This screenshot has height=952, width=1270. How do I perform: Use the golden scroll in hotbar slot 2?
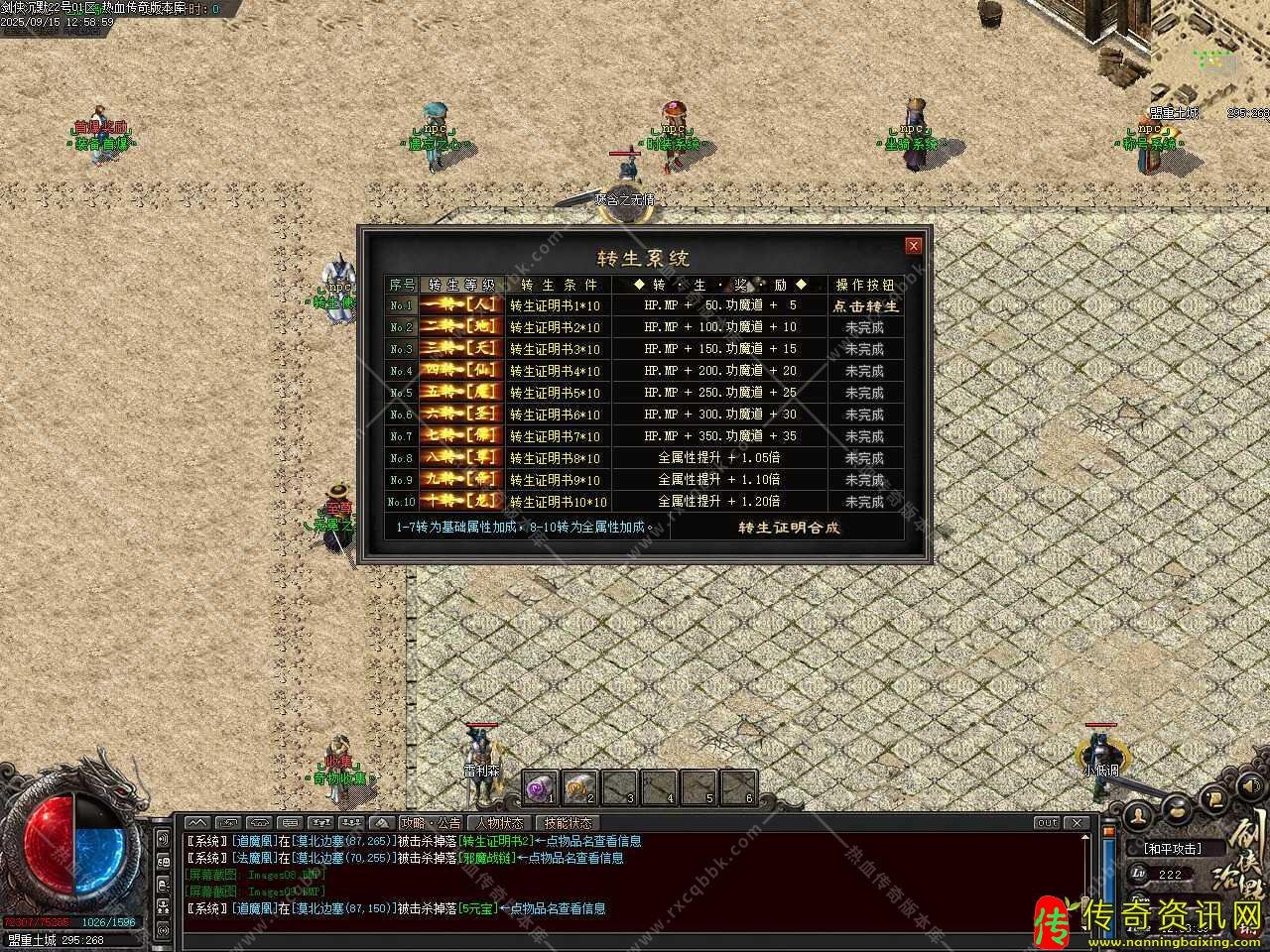(x=579, y=788)
